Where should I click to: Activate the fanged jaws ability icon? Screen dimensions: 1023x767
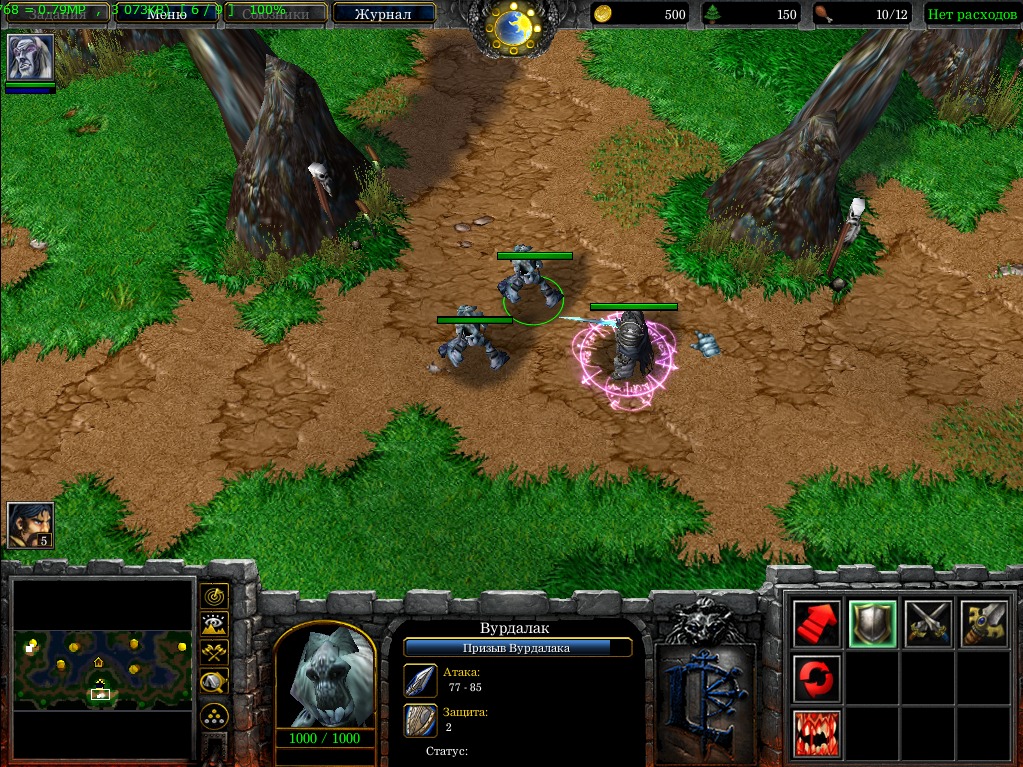(816, 734)
